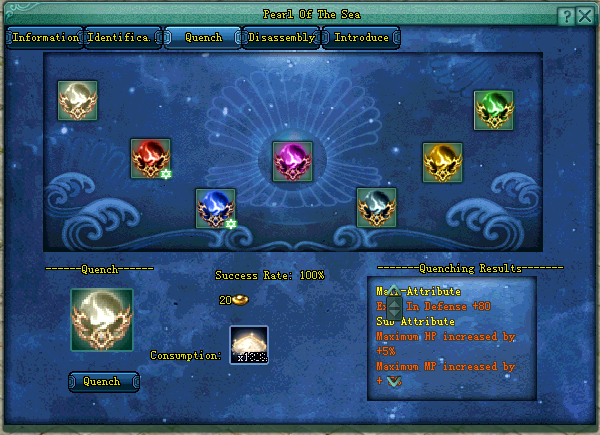
Task: Pick the purple pearl in the center shell
Action: click(293, 161)
